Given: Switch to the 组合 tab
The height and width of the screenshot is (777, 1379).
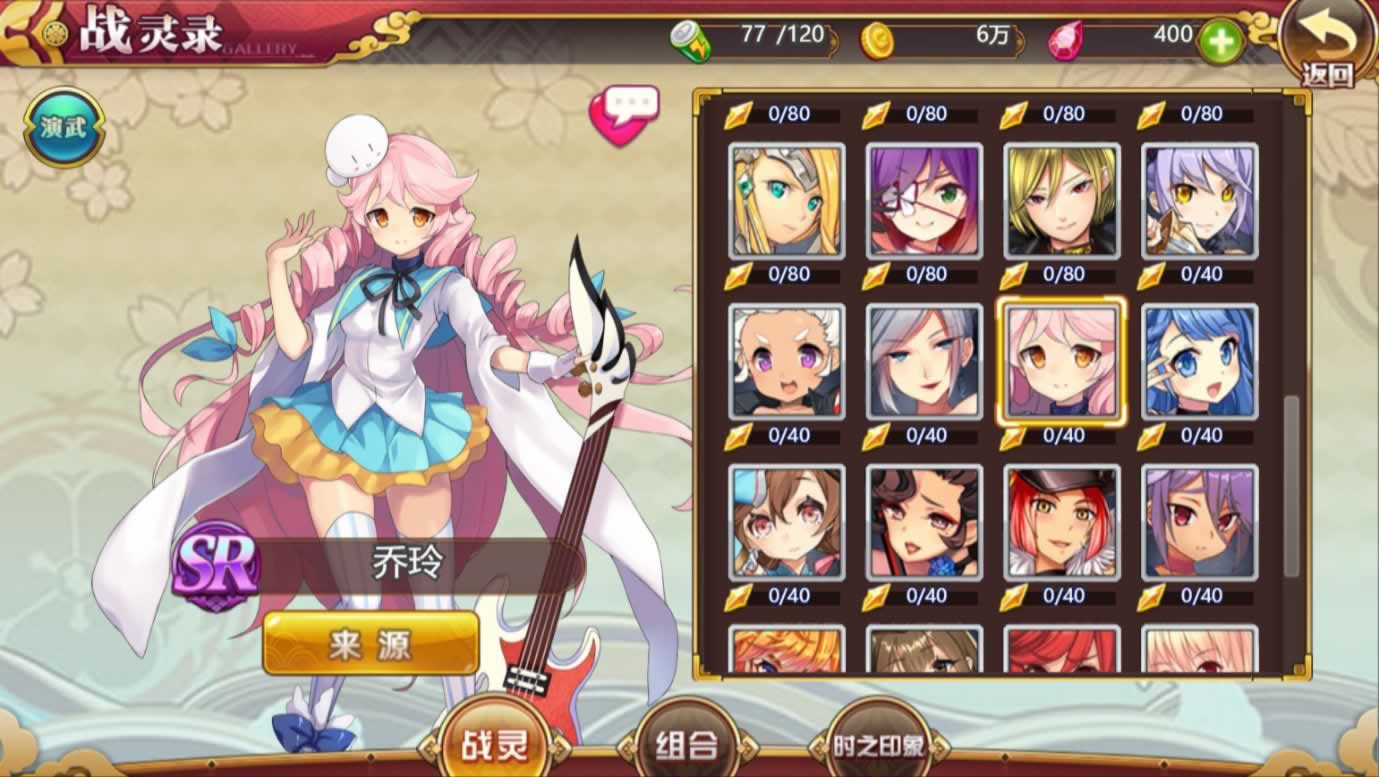Looking at the screenshot, I should click(687, 743).
